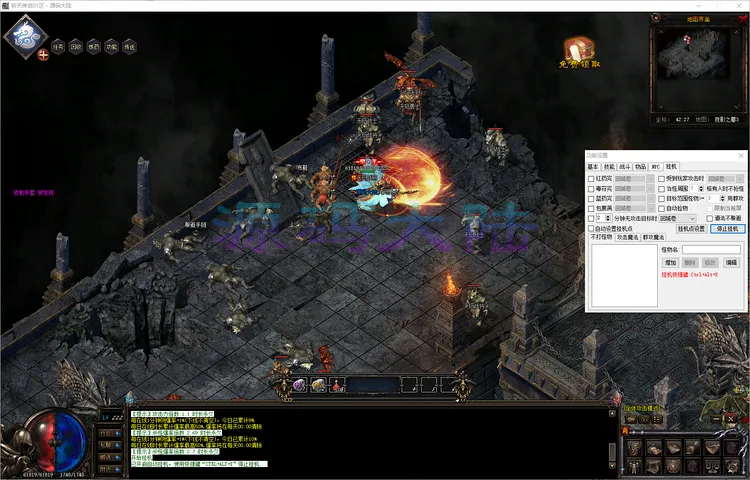Click the 增加 add button

pyautogui.click(x=670, y=262)
